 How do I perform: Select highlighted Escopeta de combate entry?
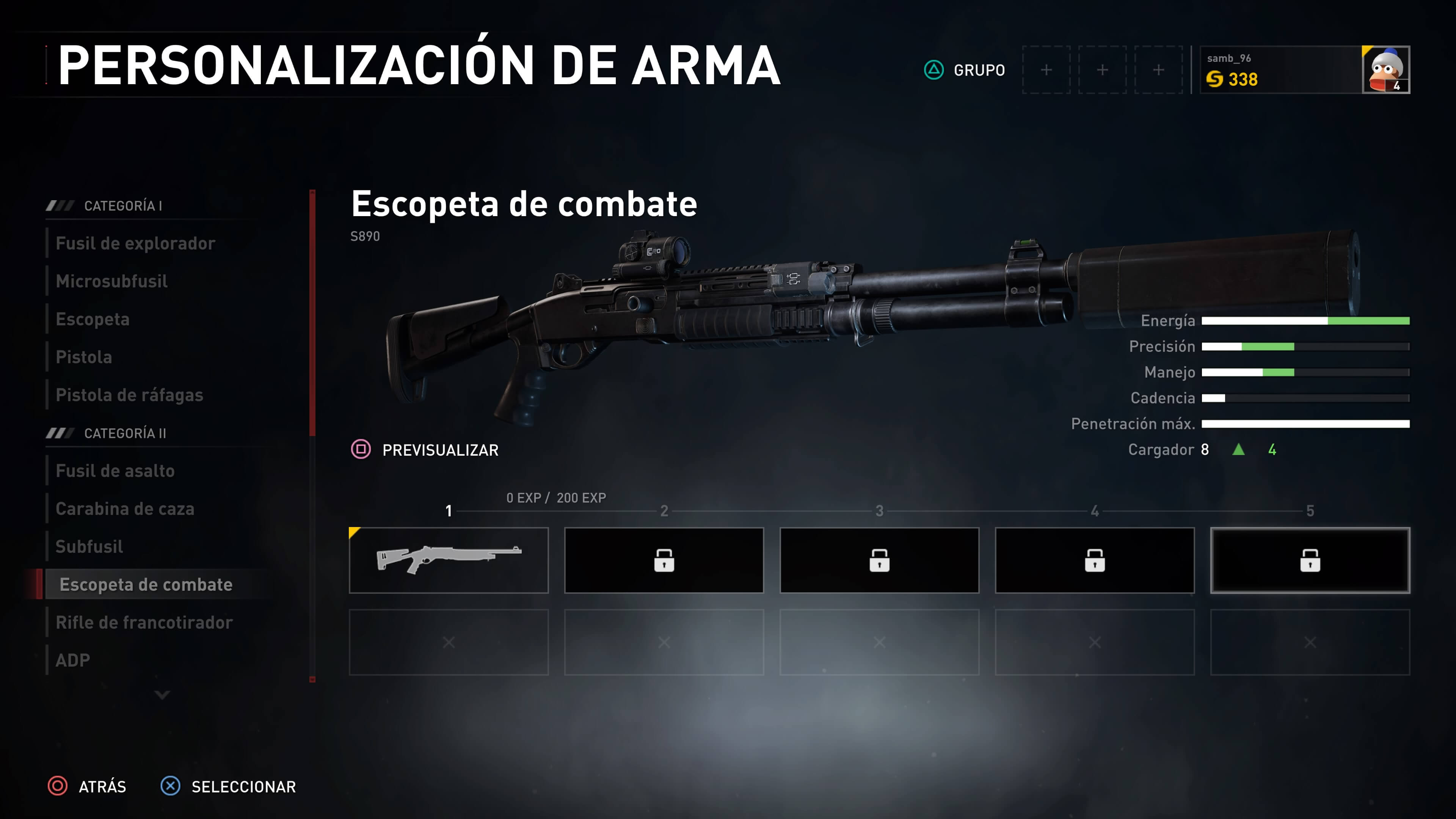point(146,584)
